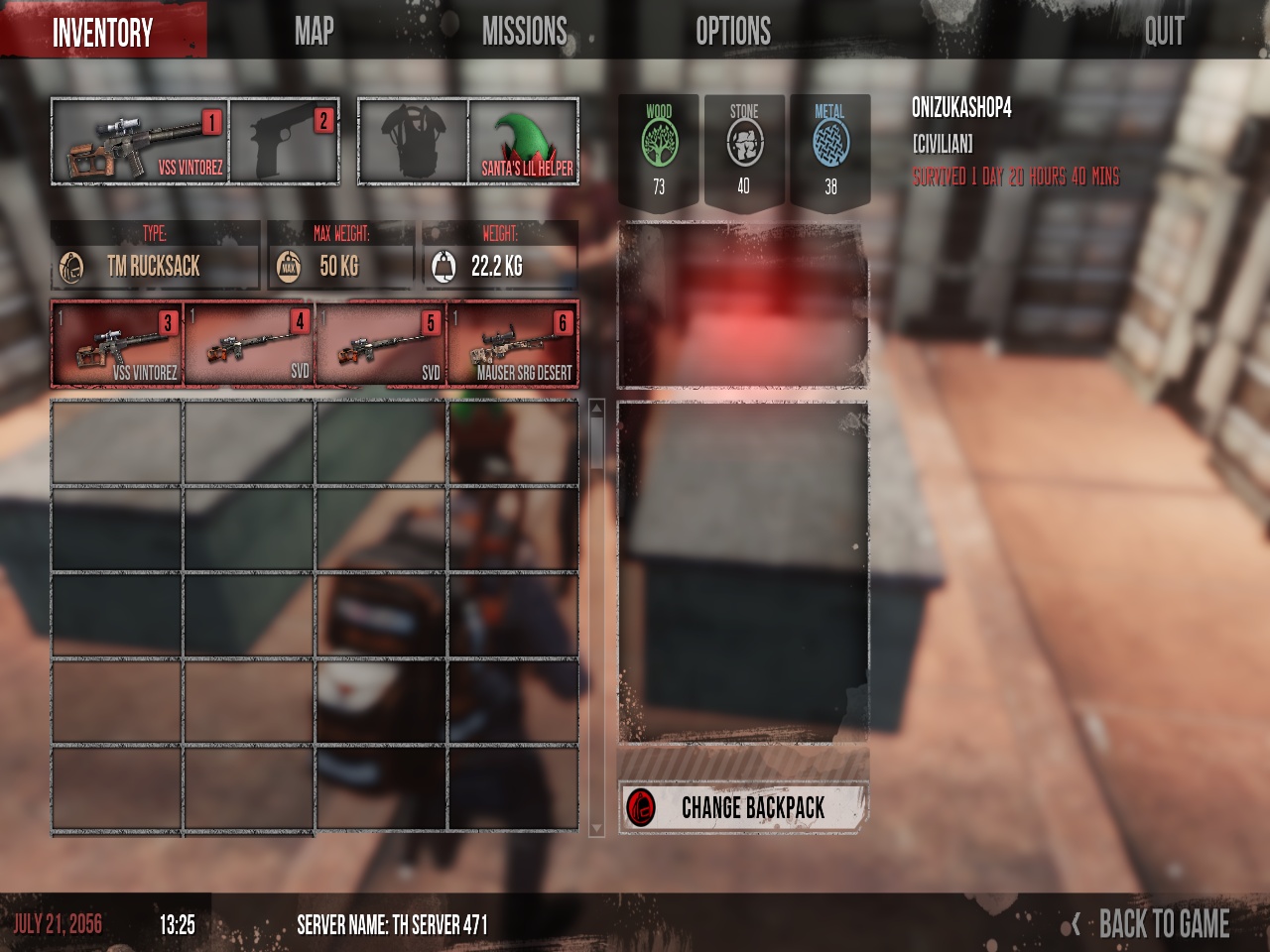Click the Wood resource icon
1270x952 pixels.
(659, 145)
